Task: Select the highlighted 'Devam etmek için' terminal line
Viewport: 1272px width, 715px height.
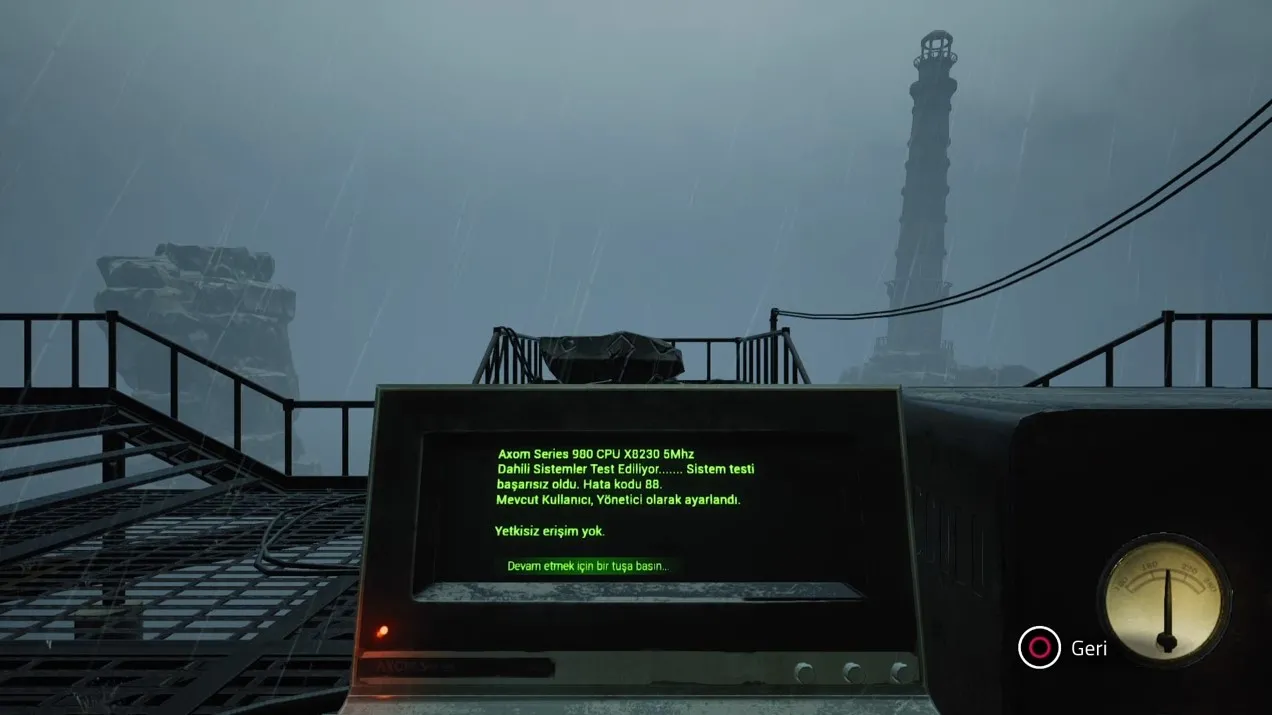Action: (x=587, y=566)
